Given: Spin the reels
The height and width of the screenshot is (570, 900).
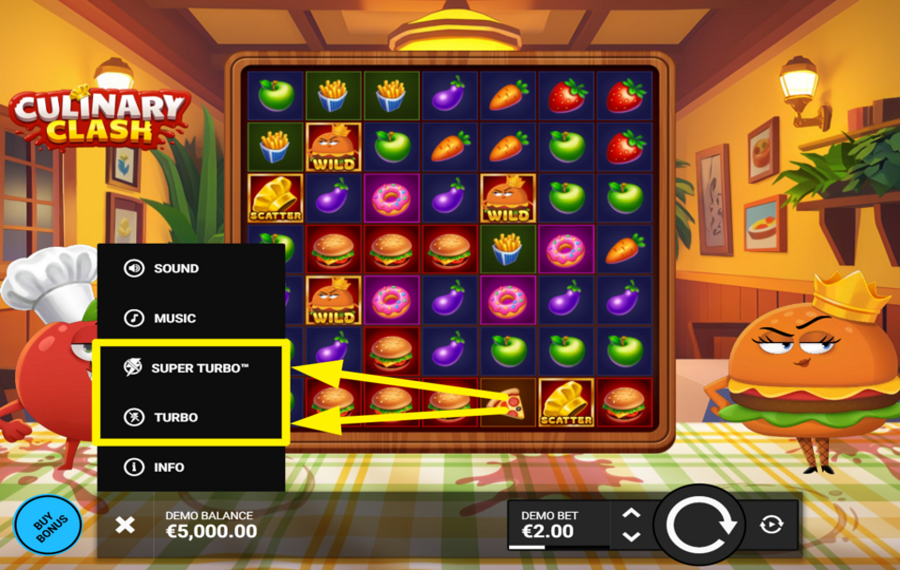Looking at the screenshot, I should tap(700, 525).
